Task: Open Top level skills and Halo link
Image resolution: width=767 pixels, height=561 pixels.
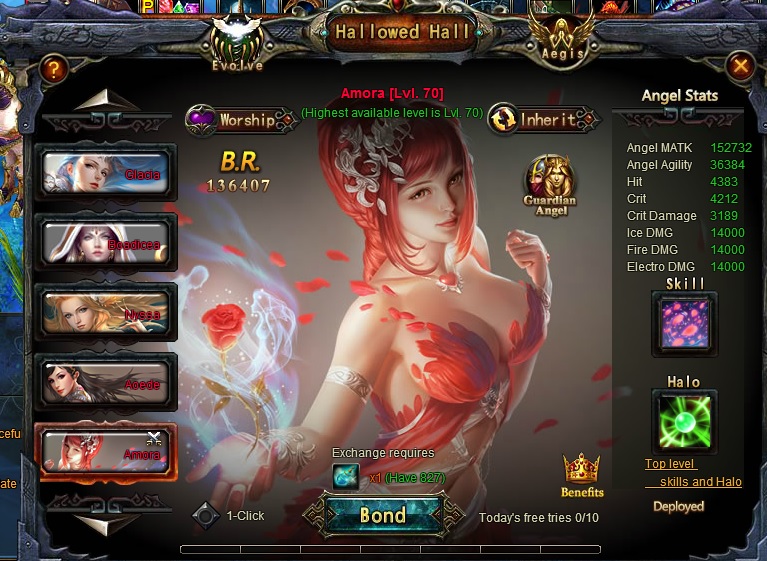Action: (x=693, y=473)
